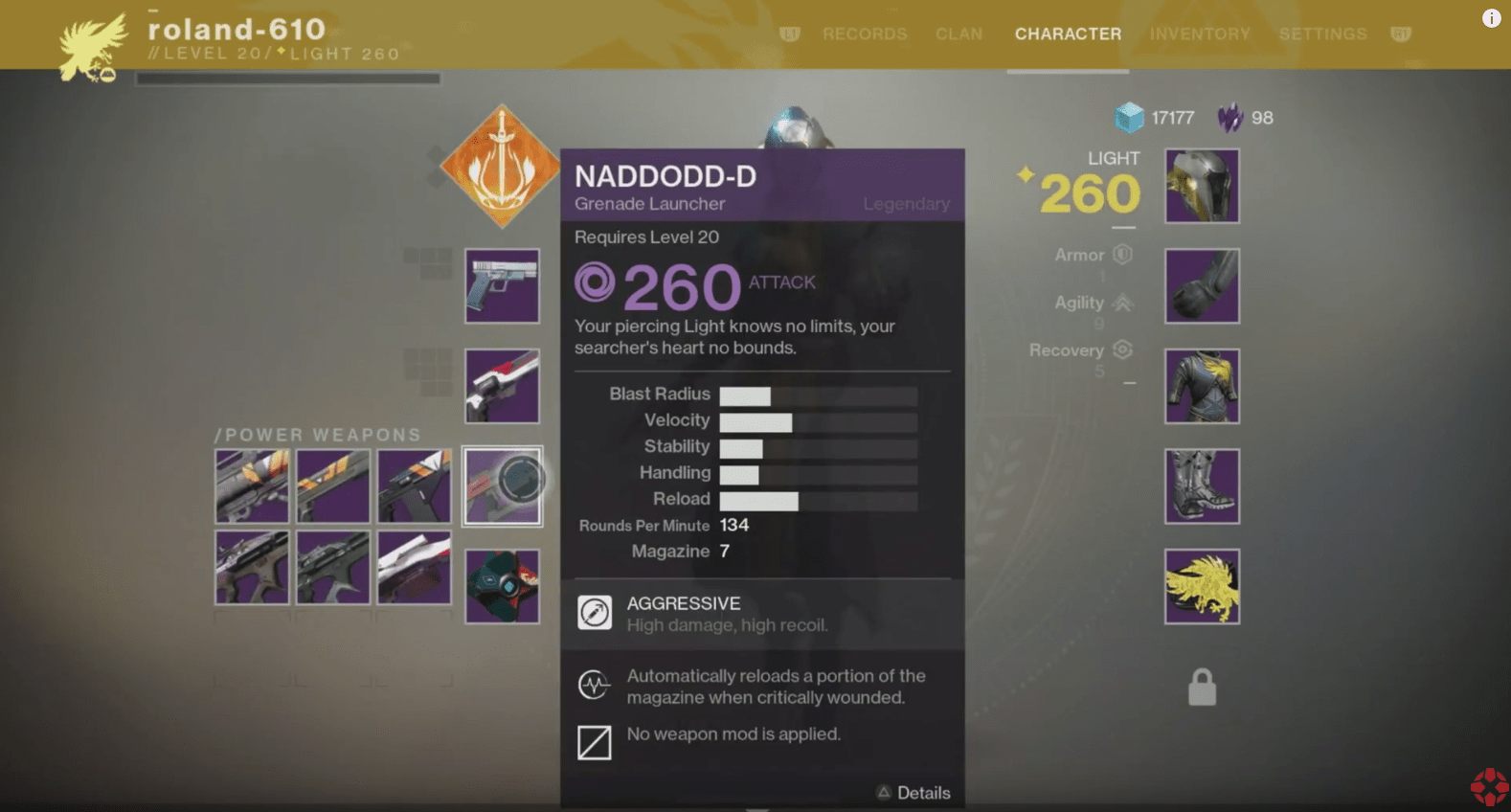The height and width of the screenshot is (812, 1511).
Task: Toggle the Aggressive frame perk
Action: click(594, 613)
